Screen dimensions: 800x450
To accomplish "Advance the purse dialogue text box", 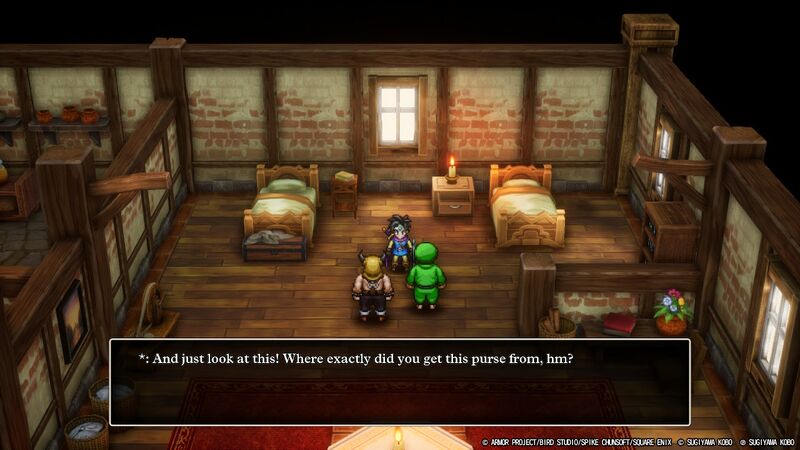I will pos(399,382).
